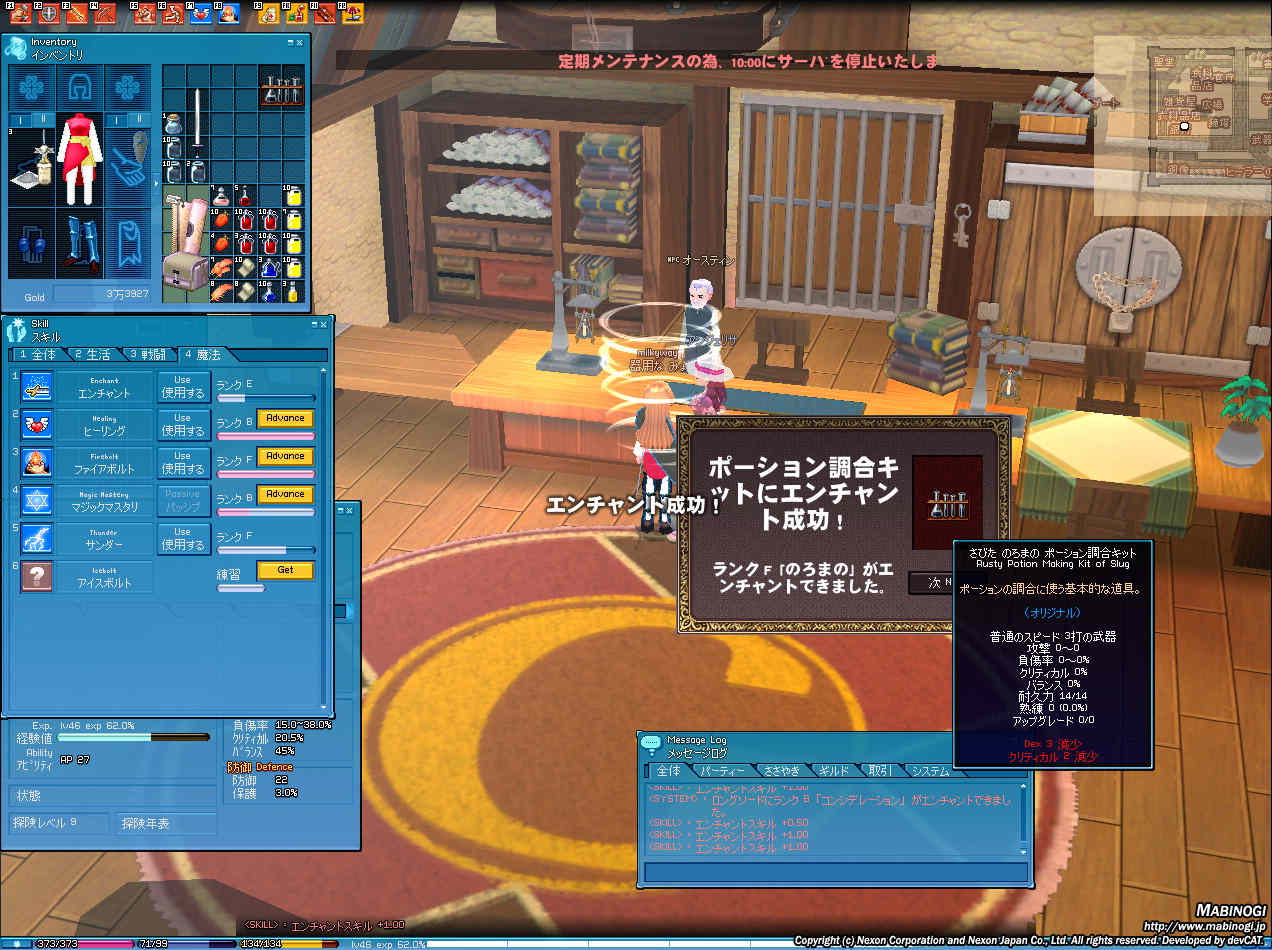1272x950 pixels.
Task: Close the Skill window
Action: (x=323, y=325)
